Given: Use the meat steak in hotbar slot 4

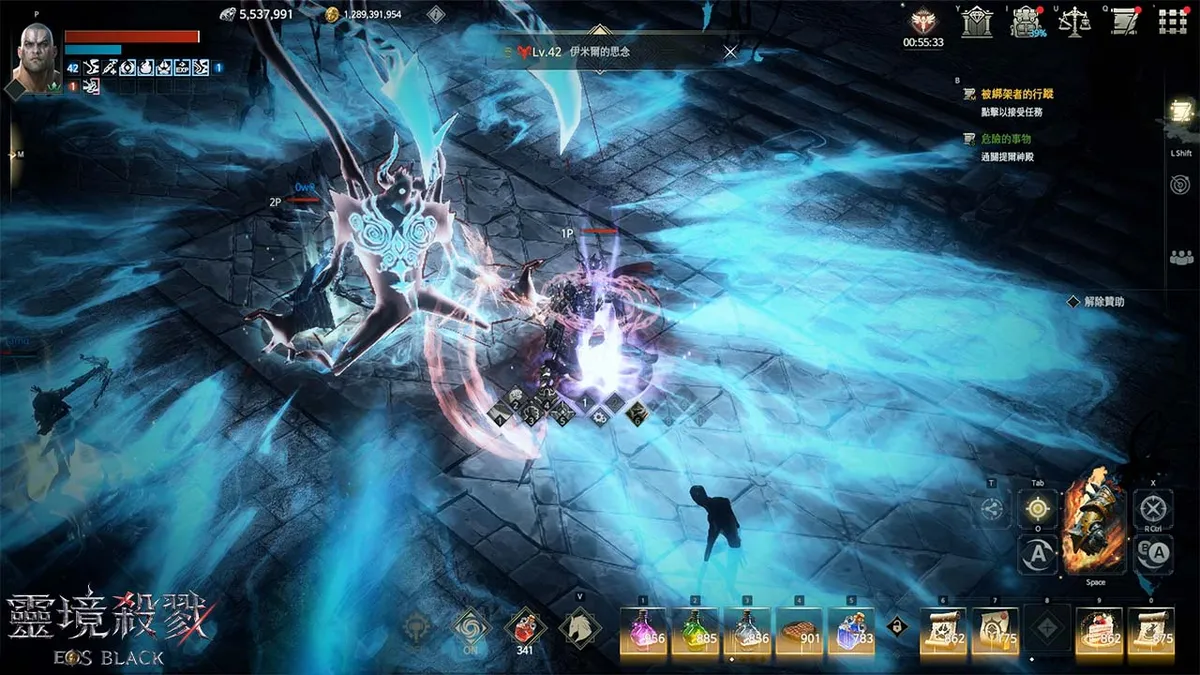Looking at the screenshot, I should pyautogui.click(x=799, y=631).
